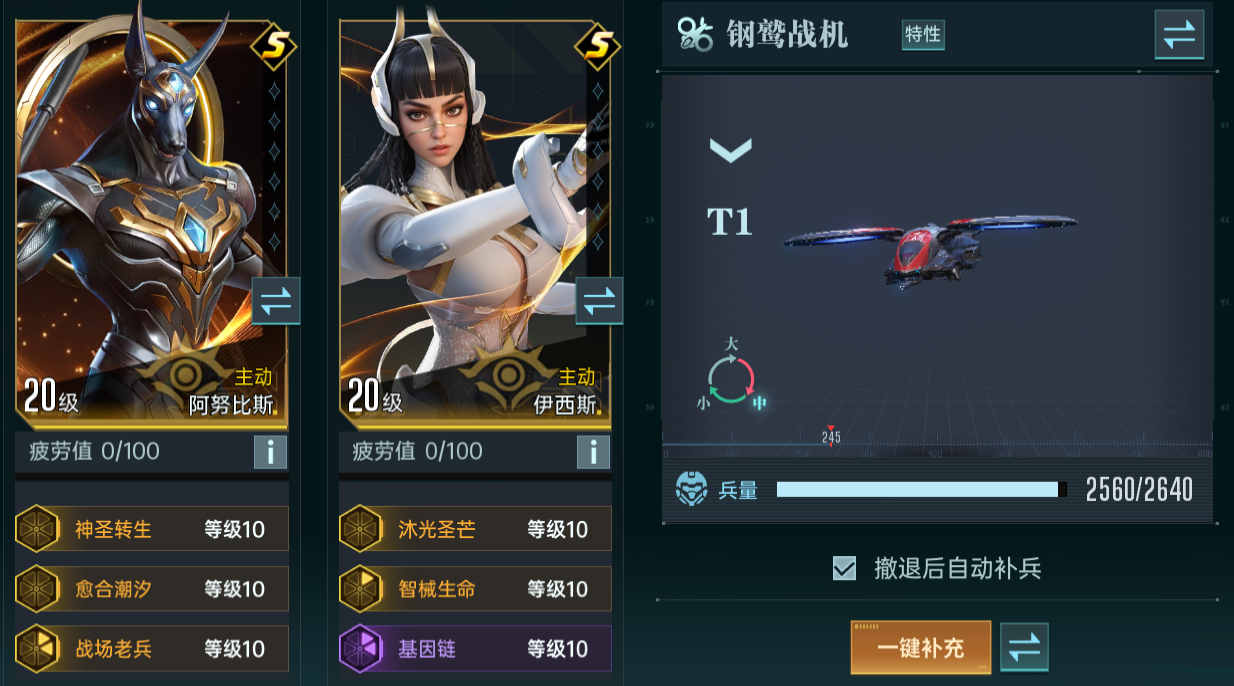Viewport: 1234px width, 686px height.
Task: Click the swap button beside 一键补充
Action: pyautogui.click(x=1024, y=647)
